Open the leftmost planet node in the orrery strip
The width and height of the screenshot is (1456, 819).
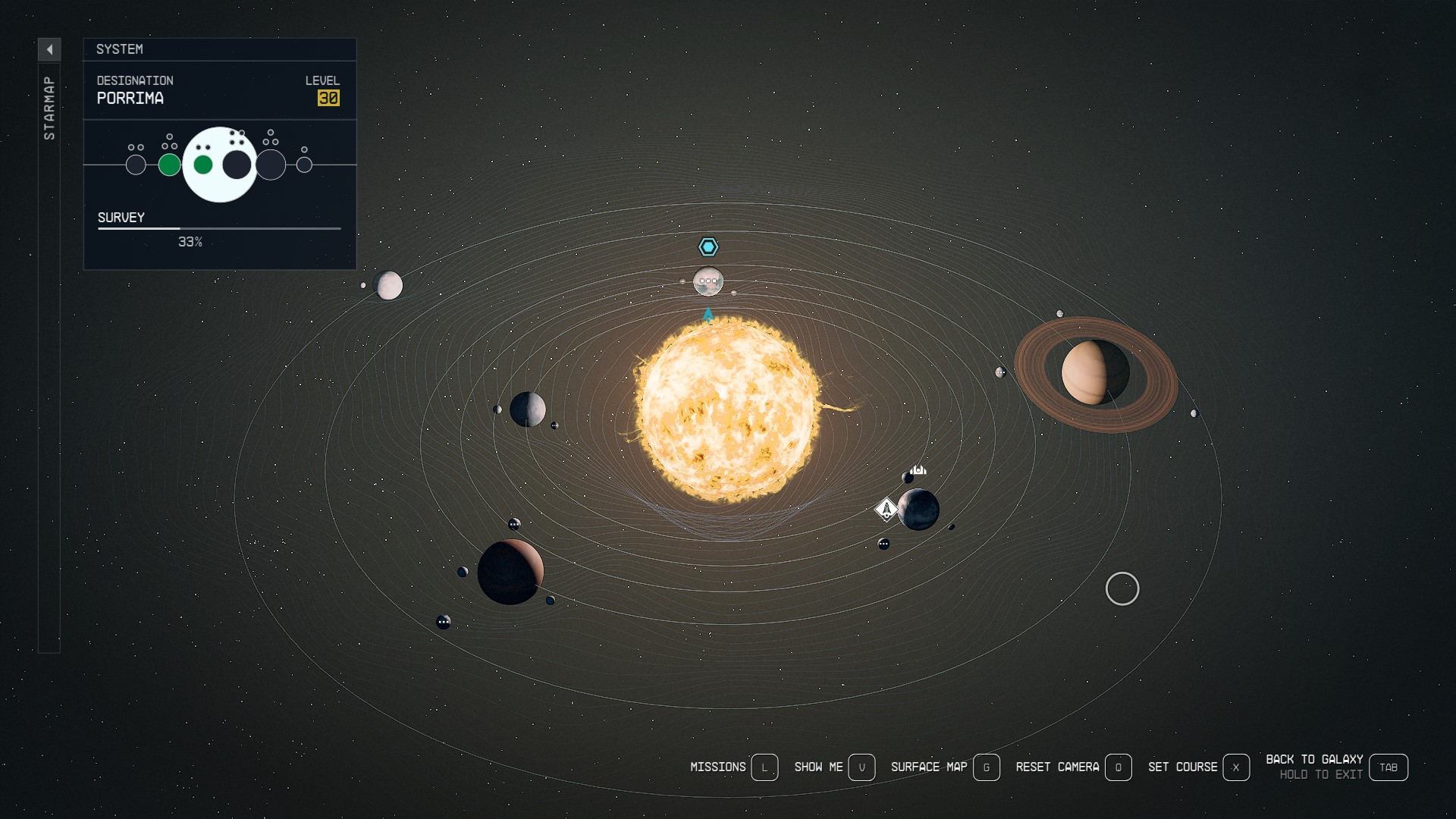point(136,164)
